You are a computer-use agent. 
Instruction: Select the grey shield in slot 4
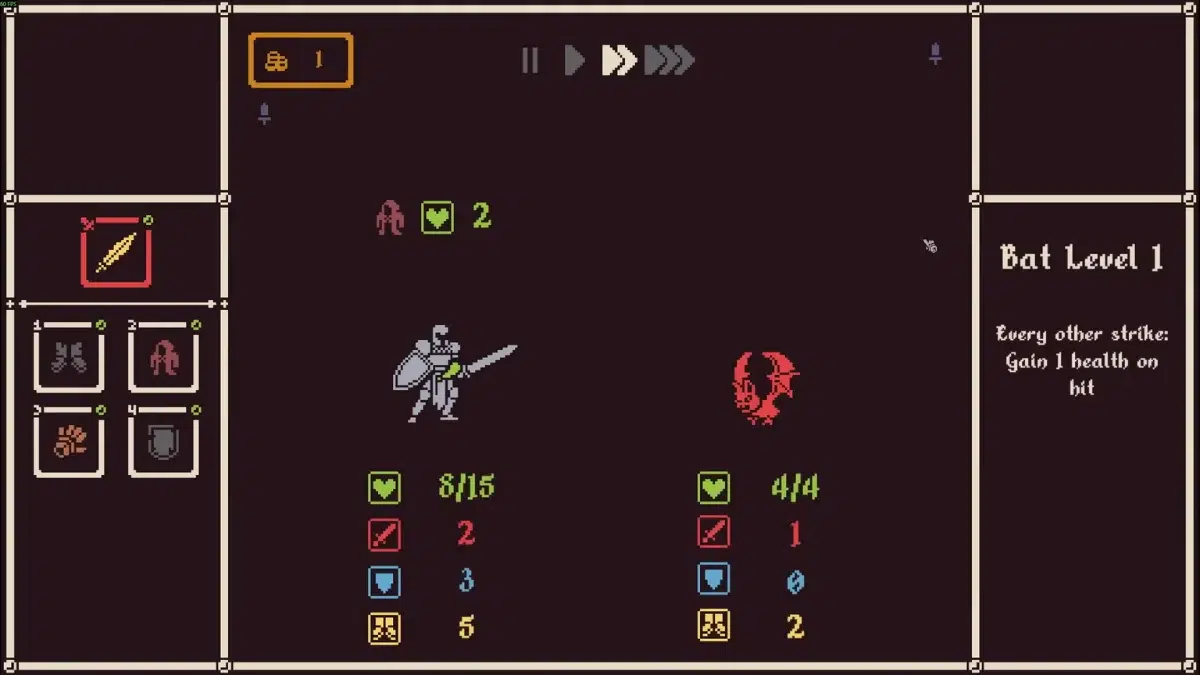[x=164, y=442]
